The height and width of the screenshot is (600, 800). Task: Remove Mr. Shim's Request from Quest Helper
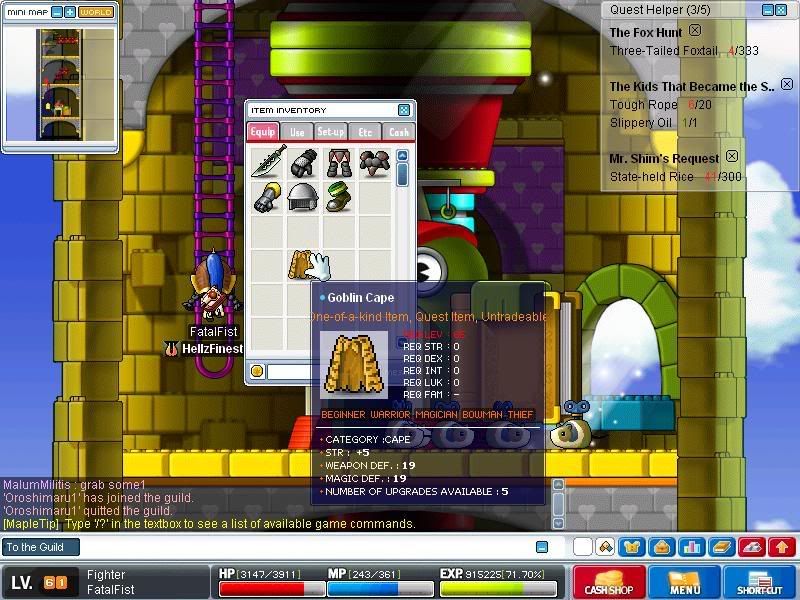pyautogui.click(x=731, y=157)
